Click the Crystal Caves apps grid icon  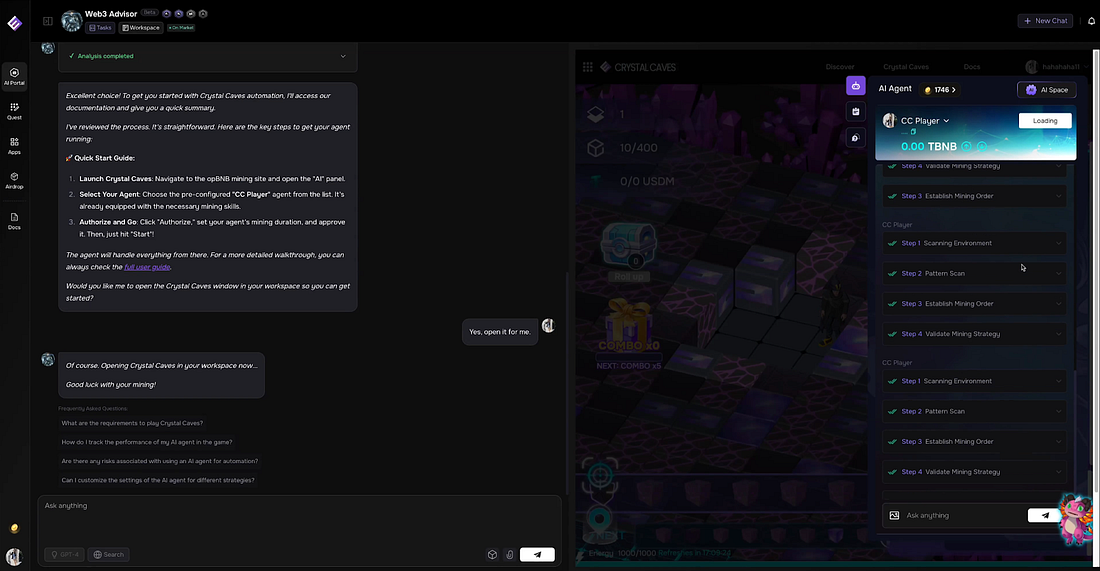[603, 67]
